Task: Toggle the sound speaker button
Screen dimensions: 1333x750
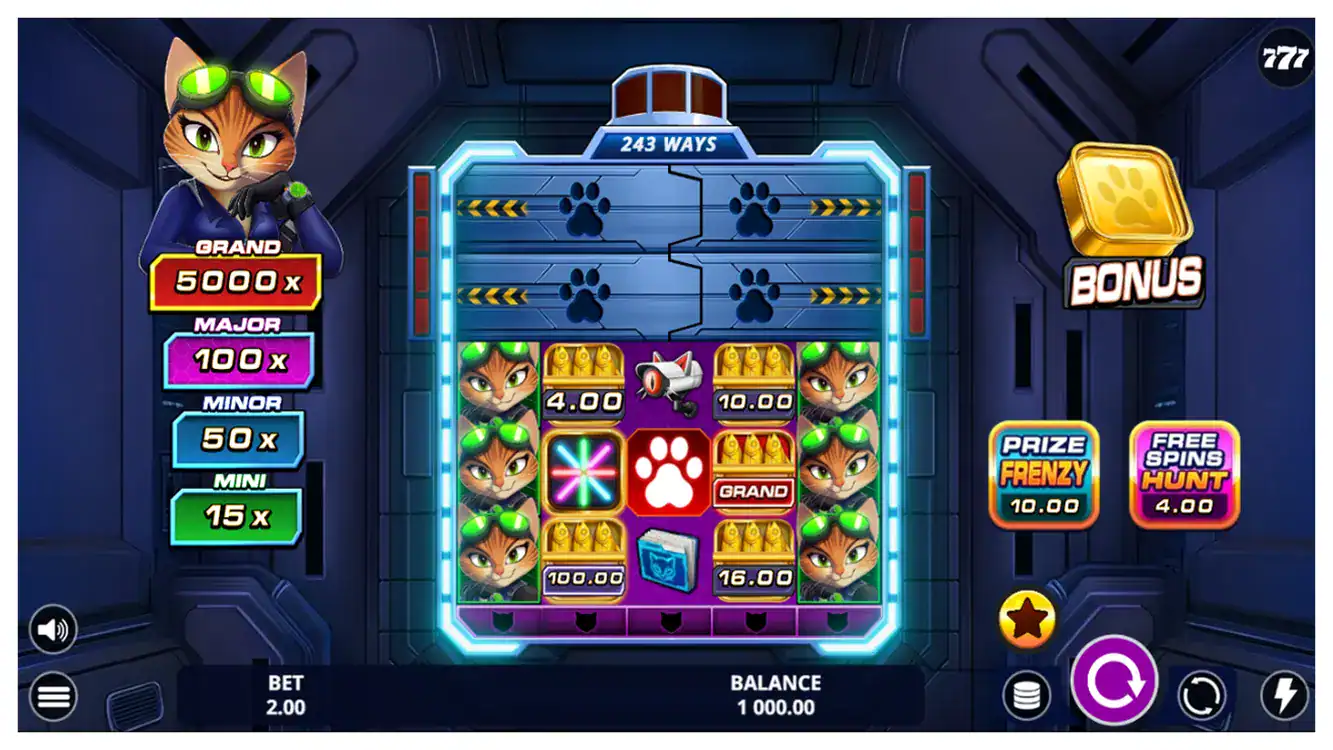Action: pos(53,629)
